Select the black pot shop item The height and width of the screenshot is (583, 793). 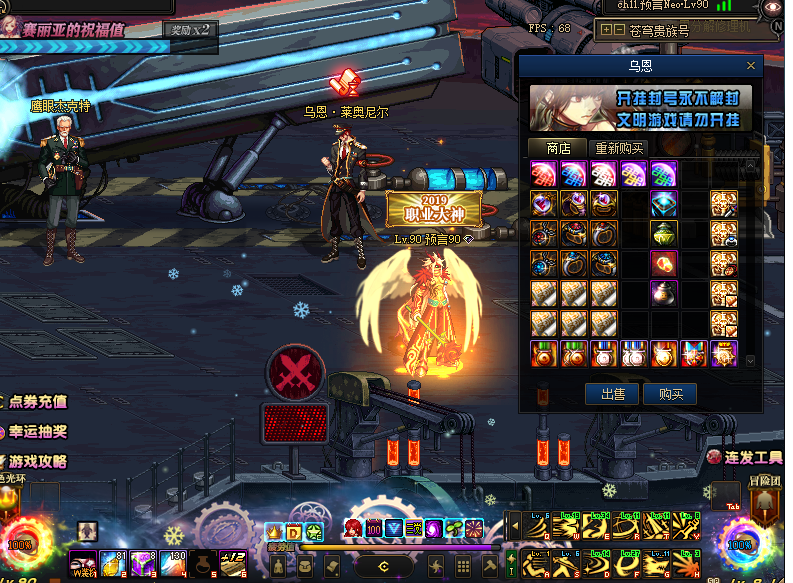tap(665, 294)
